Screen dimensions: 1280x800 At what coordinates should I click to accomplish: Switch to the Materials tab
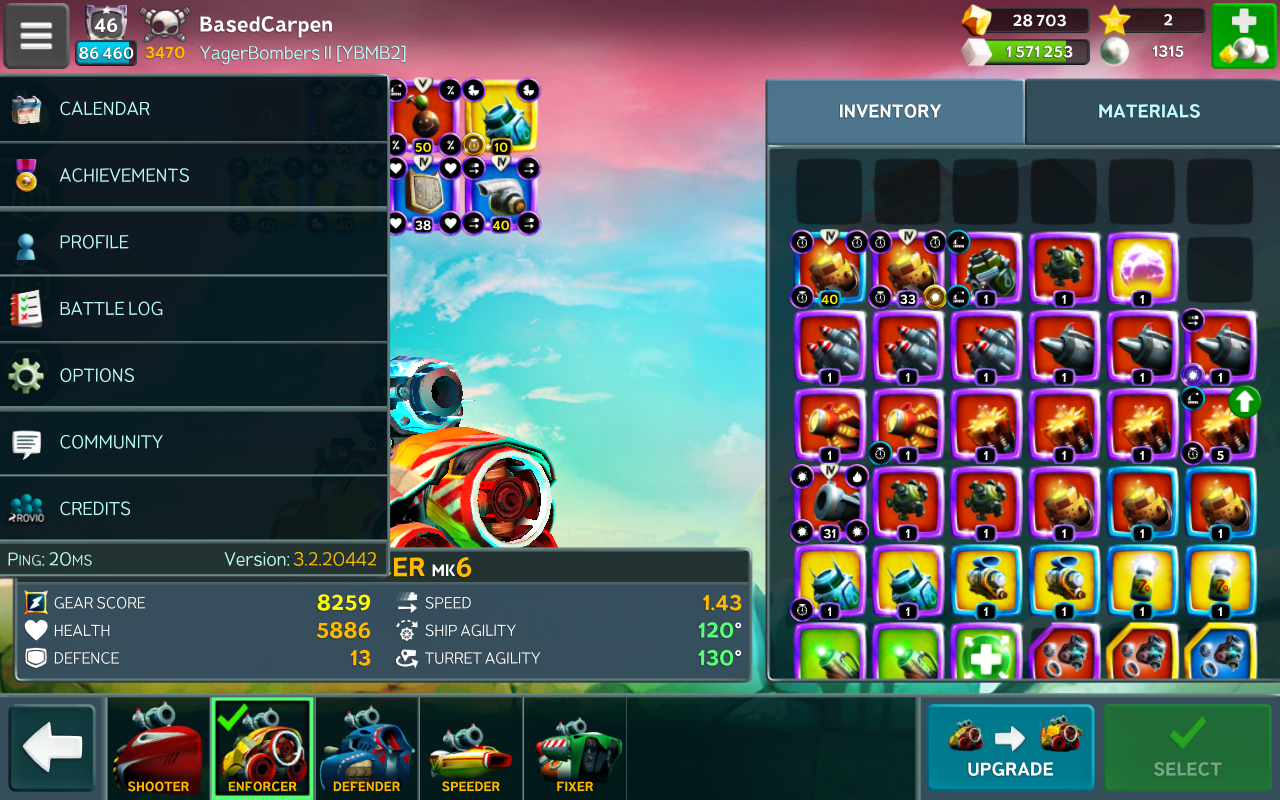(1149, 111)
